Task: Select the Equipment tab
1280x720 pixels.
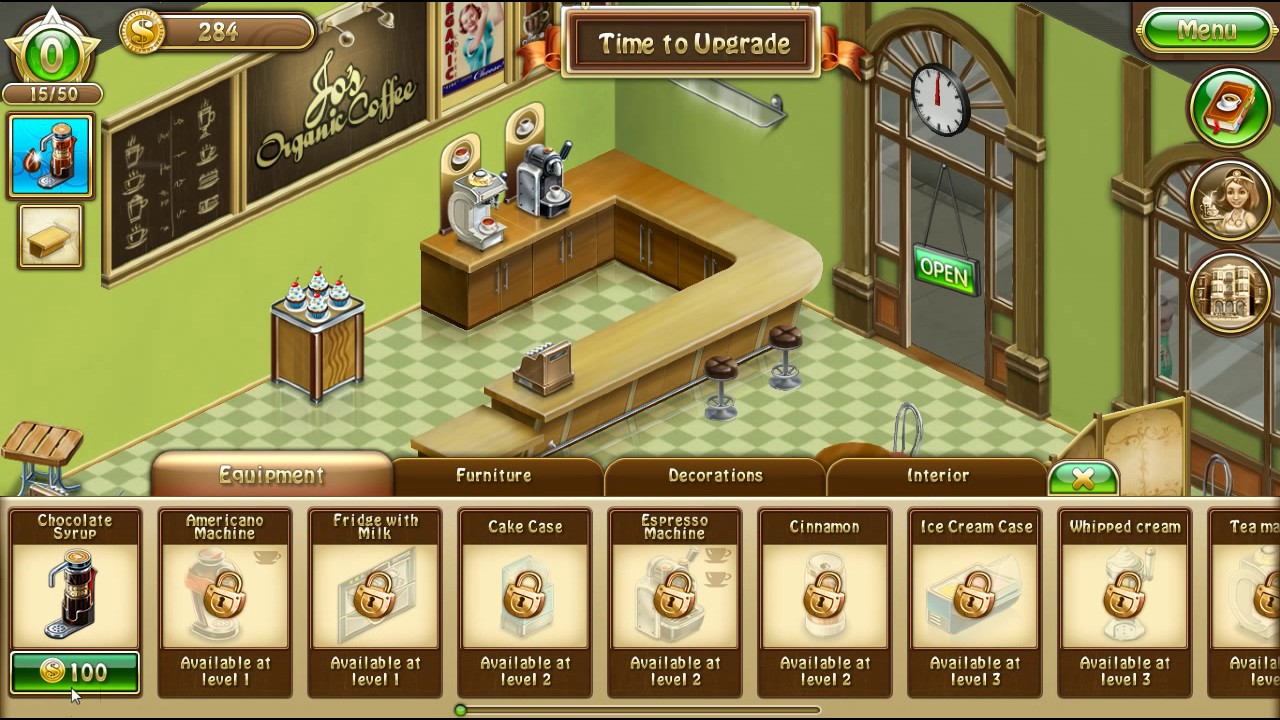Action: 271,475
